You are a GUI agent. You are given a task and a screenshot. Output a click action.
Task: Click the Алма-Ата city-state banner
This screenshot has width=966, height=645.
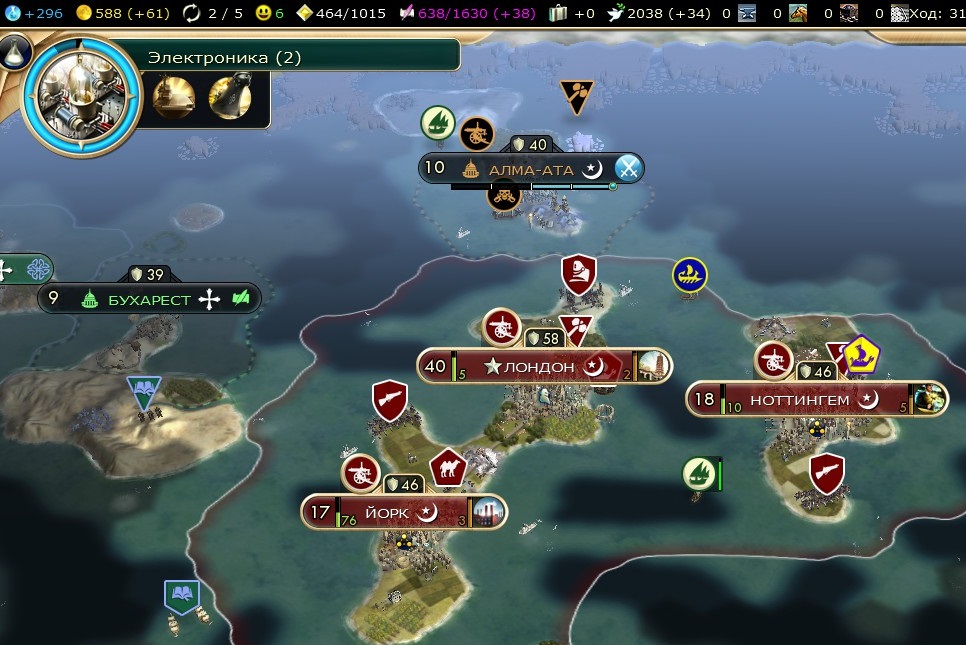click(x=530, y=169)
